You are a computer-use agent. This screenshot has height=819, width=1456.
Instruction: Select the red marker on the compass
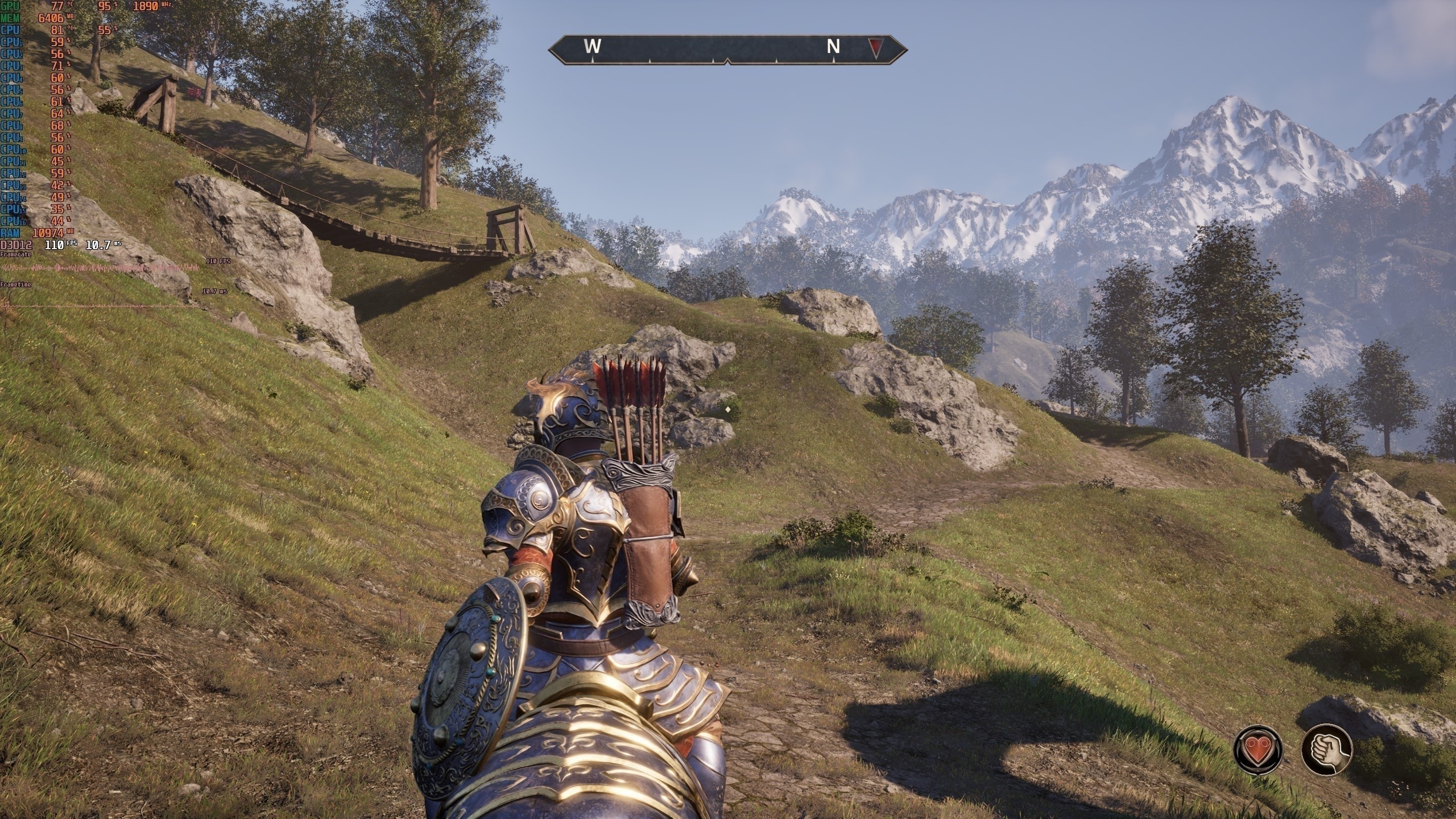875,49
